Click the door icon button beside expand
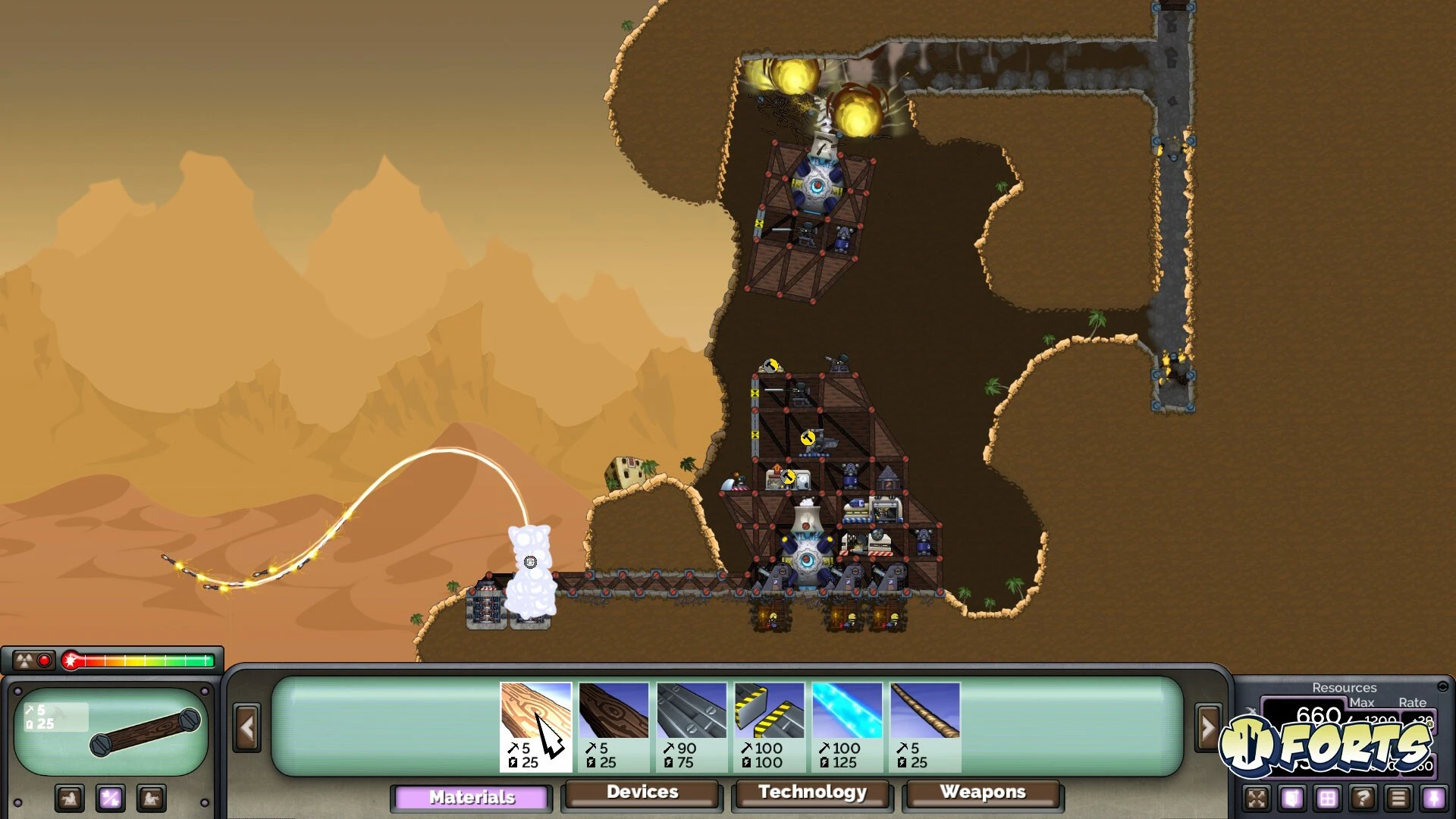Screen dimensions: 1456x819 tap(1292, 799)
